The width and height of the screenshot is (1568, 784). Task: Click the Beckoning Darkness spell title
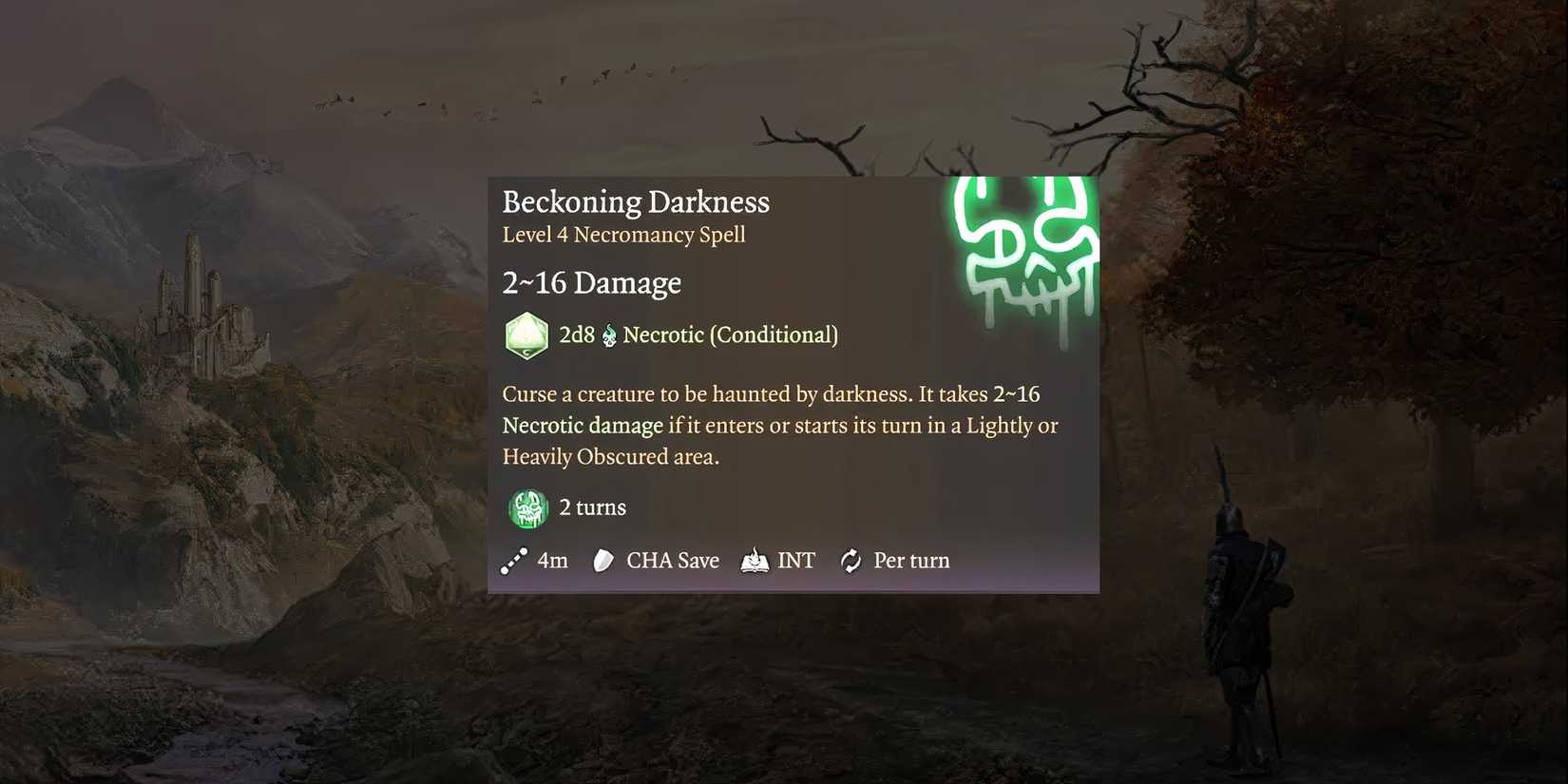click(635, 201)
